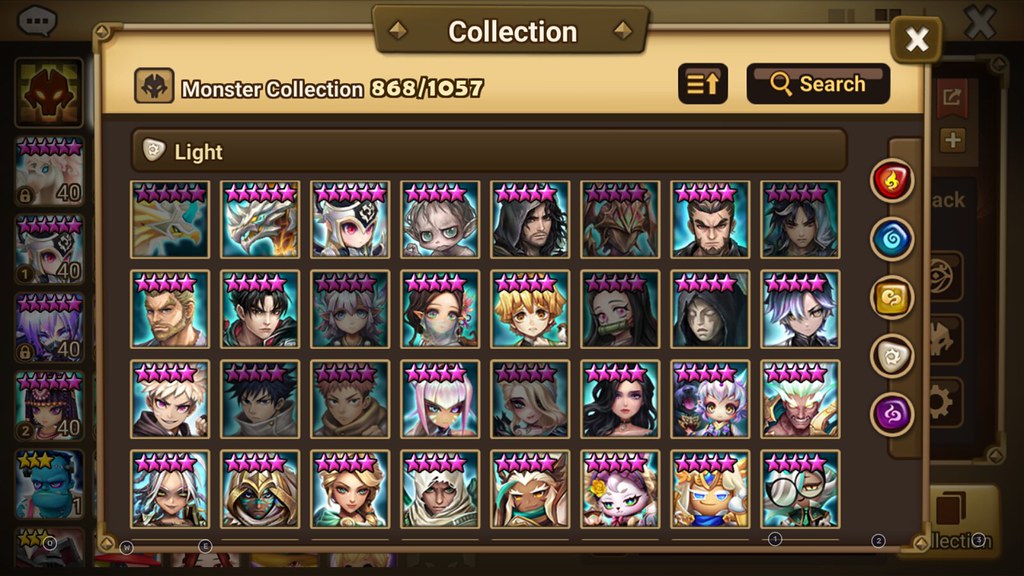The width and height of the screenshot is (1024, 576).
Task: Click the next arrow beside Collection title
Action: pos(623,31)
